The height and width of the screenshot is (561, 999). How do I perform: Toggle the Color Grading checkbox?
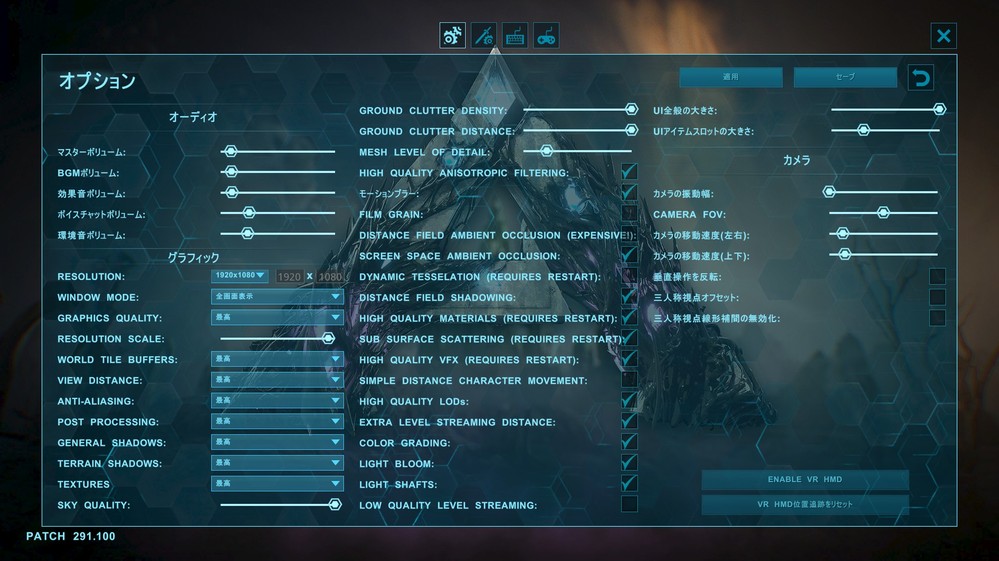pos(629,442)
